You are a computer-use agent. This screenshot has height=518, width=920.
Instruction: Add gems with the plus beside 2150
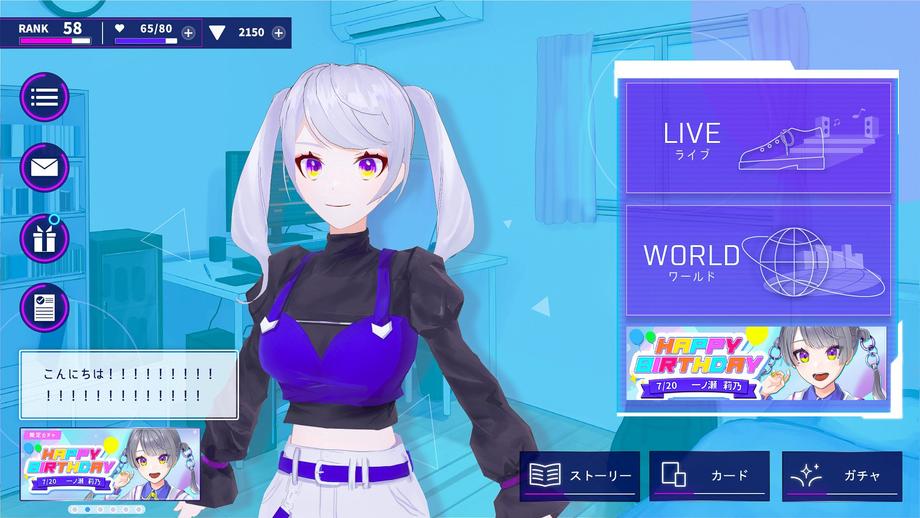pyautogui.click(x=278, y=33)
